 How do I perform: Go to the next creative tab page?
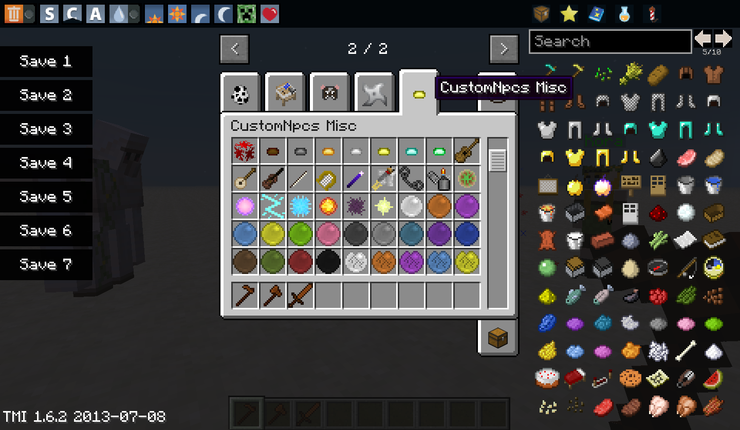click(503, 48)
